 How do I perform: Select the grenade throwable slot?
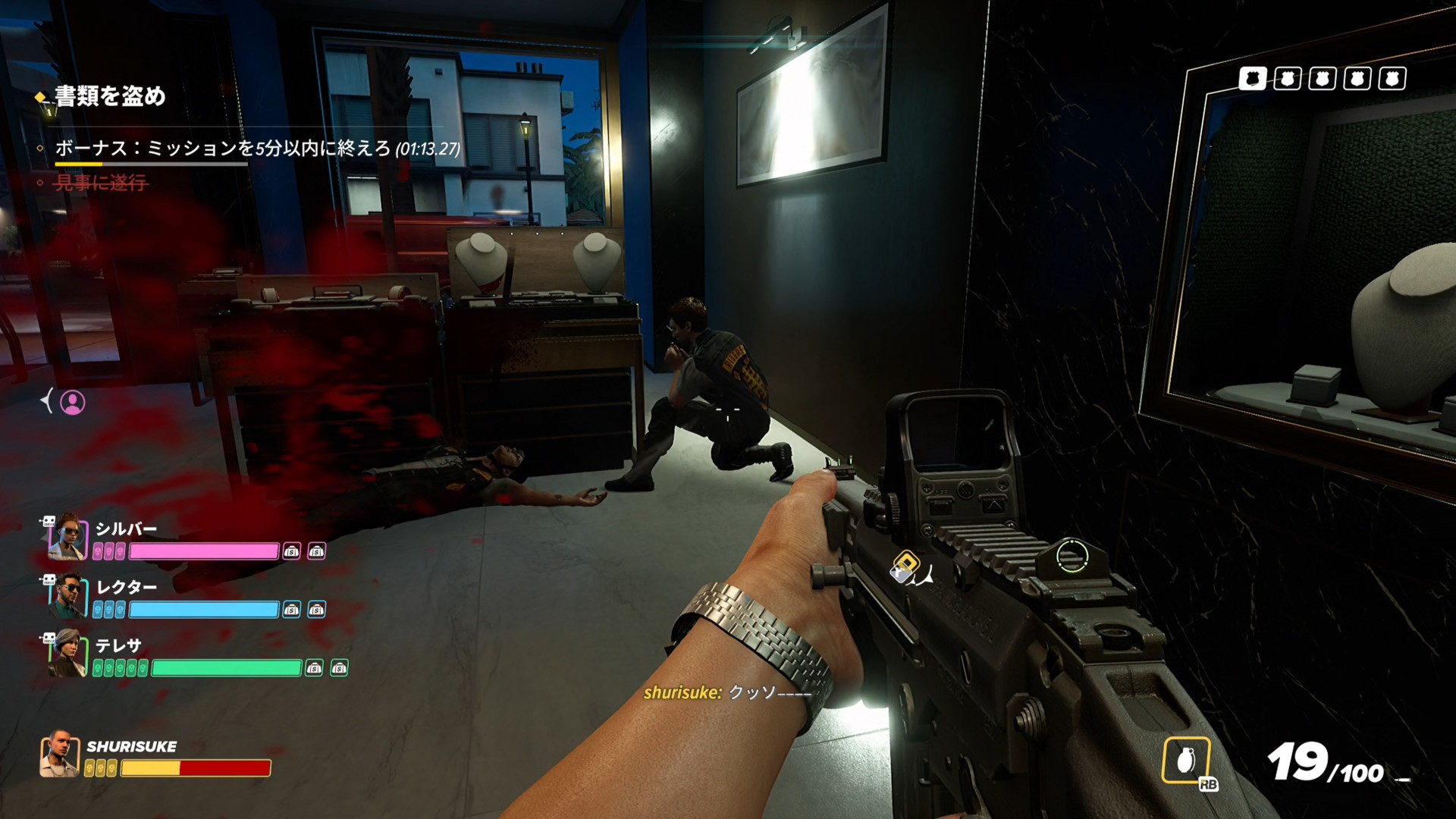coord(1186,759)
